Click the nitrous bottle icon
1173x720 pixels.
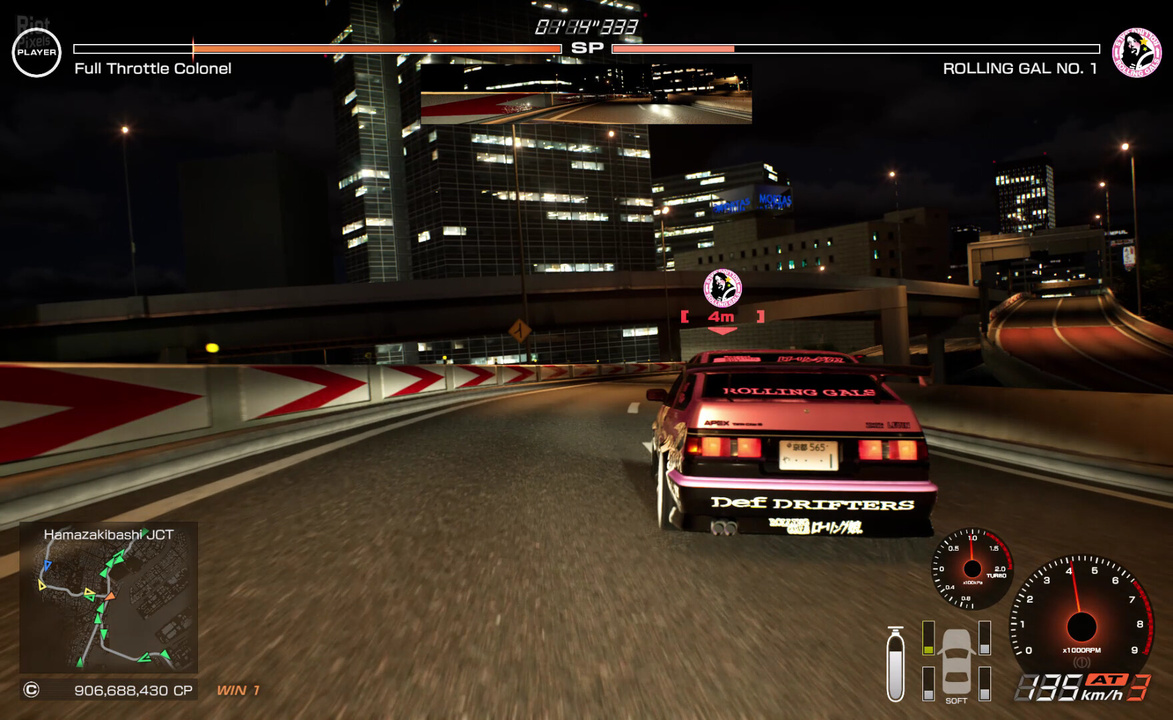[895, 664]
